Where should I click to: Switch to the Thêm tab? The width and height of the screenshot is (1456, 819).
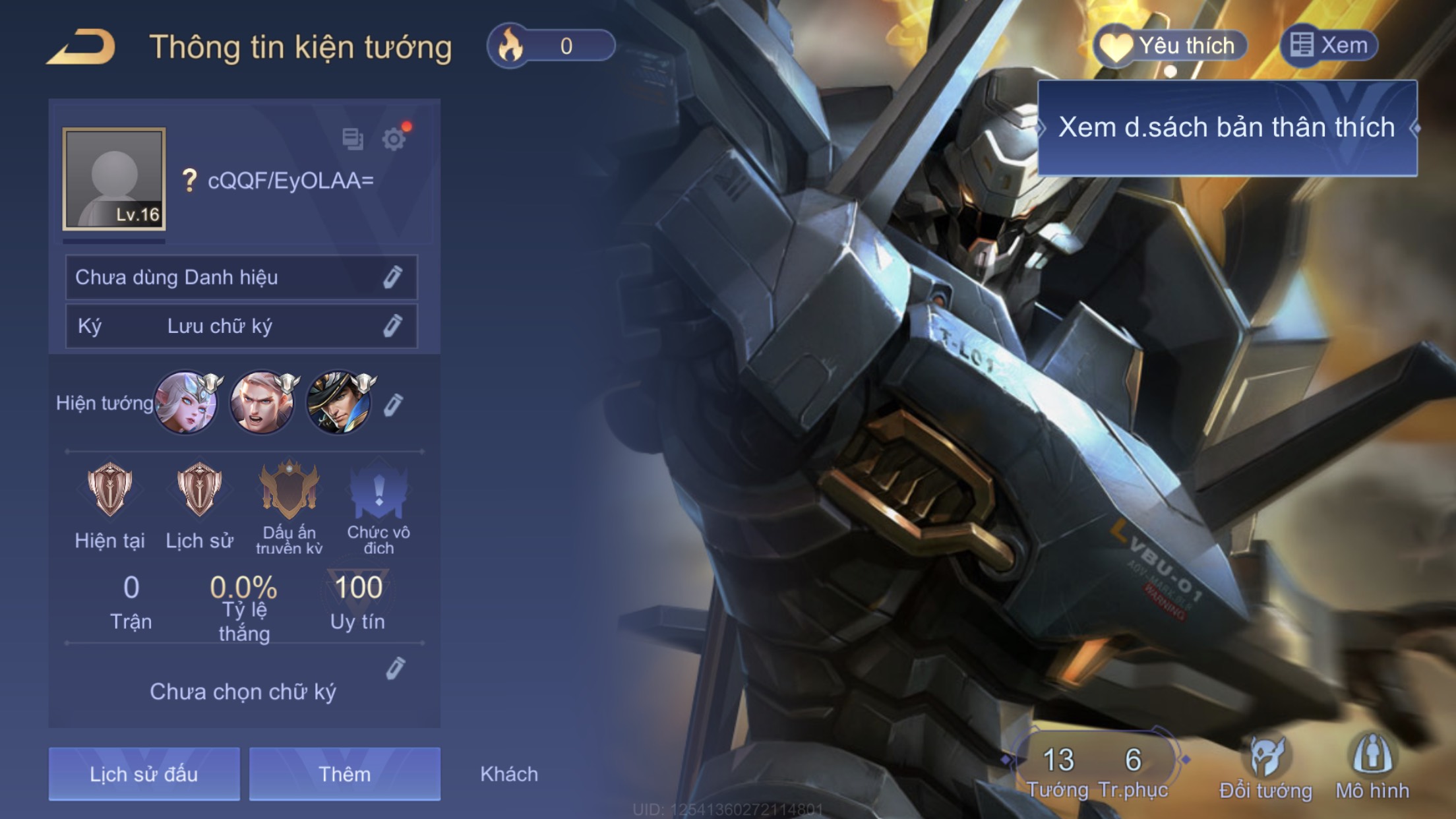coord(344,773)
